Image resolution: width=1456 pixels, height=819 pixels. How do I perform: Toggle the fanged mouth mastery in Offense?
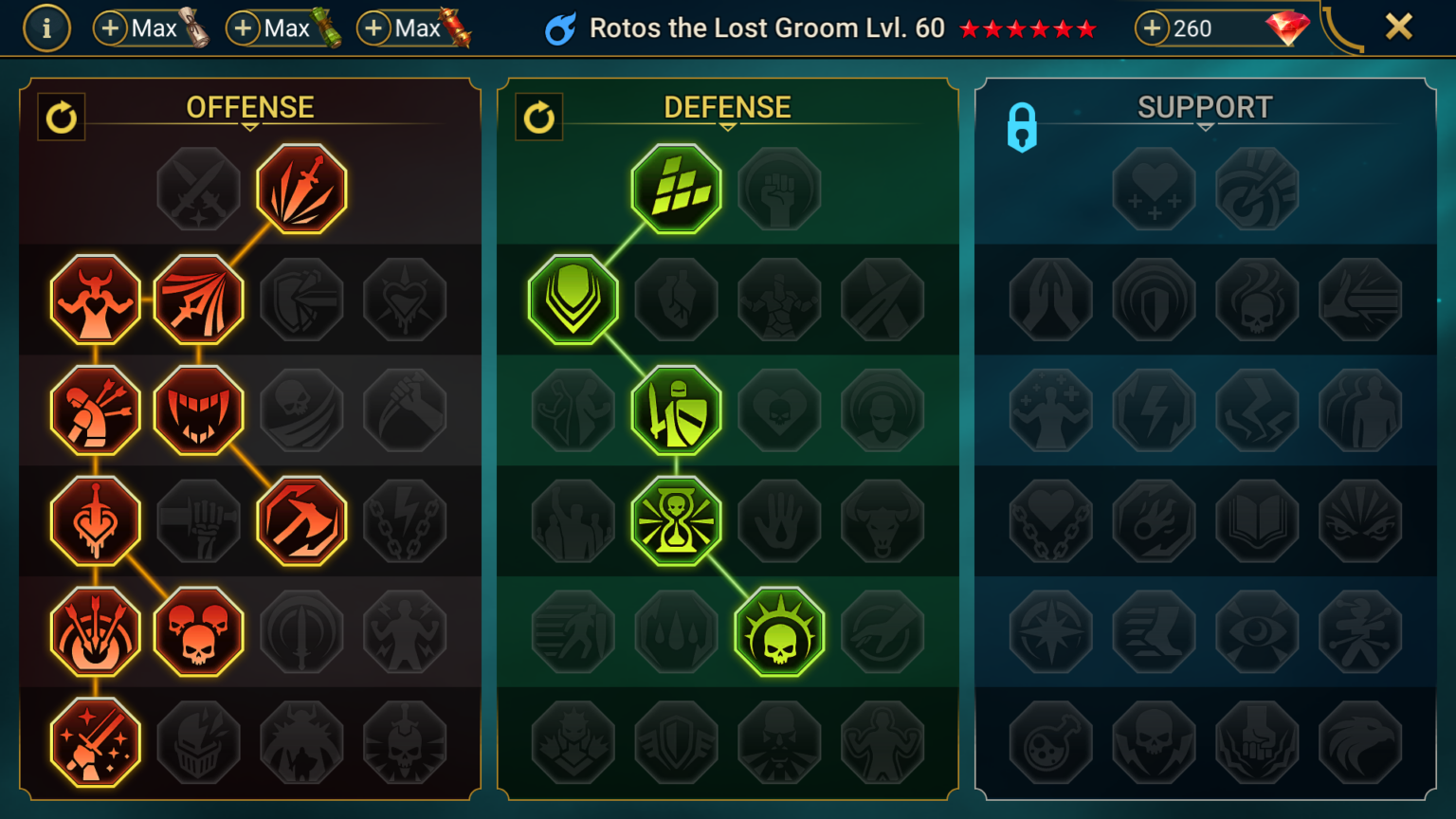(199, 409)
